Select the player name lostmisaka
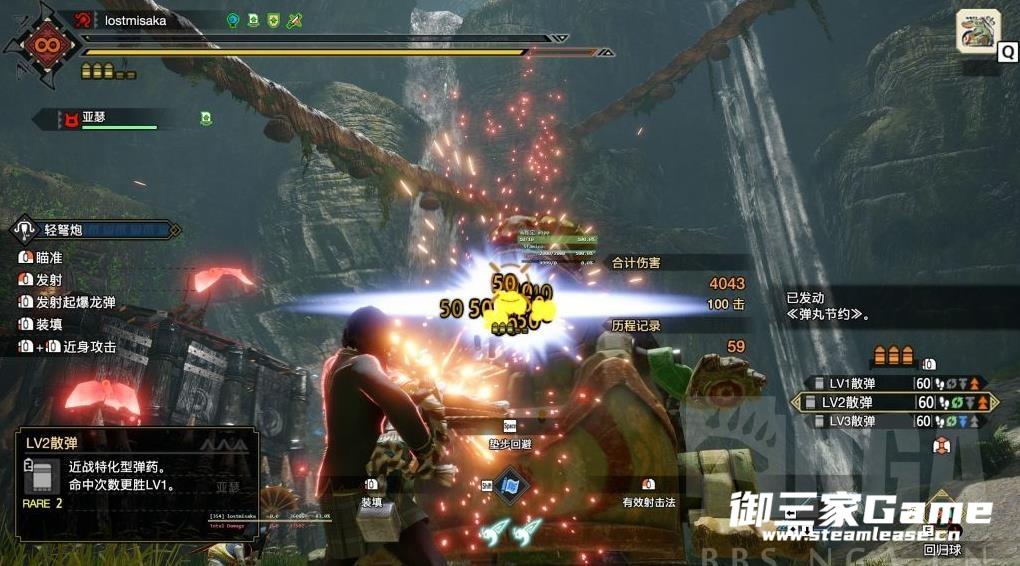Screen dimensions: 1020x566 tap(135, 20)
